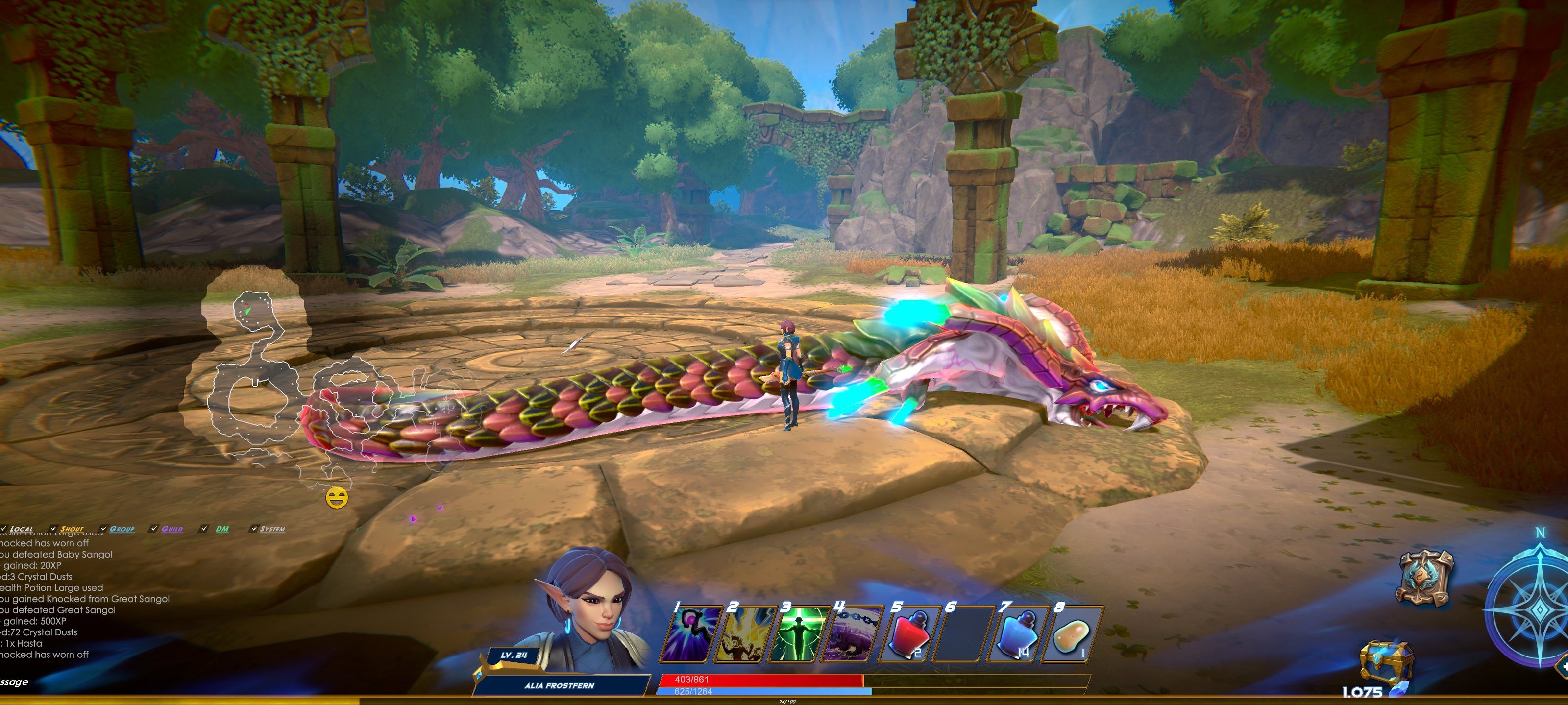The width and height of the screenshot is (1568, 705).
Task: Toggle the Guild chat channel
Action: [153, 529]
